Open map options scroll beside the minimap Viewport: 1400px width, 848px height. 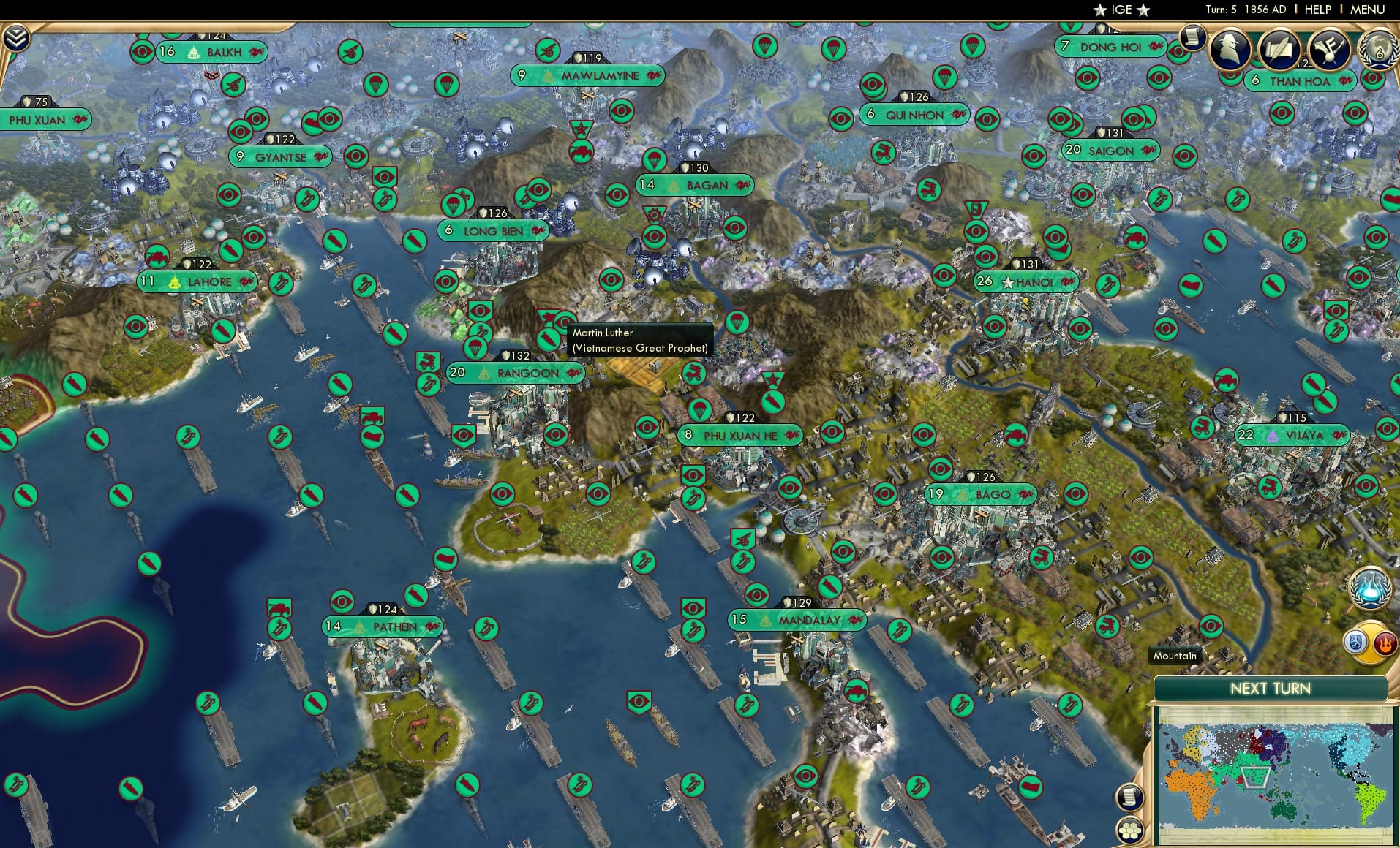pyautogui.click(x=1130, y=798)
